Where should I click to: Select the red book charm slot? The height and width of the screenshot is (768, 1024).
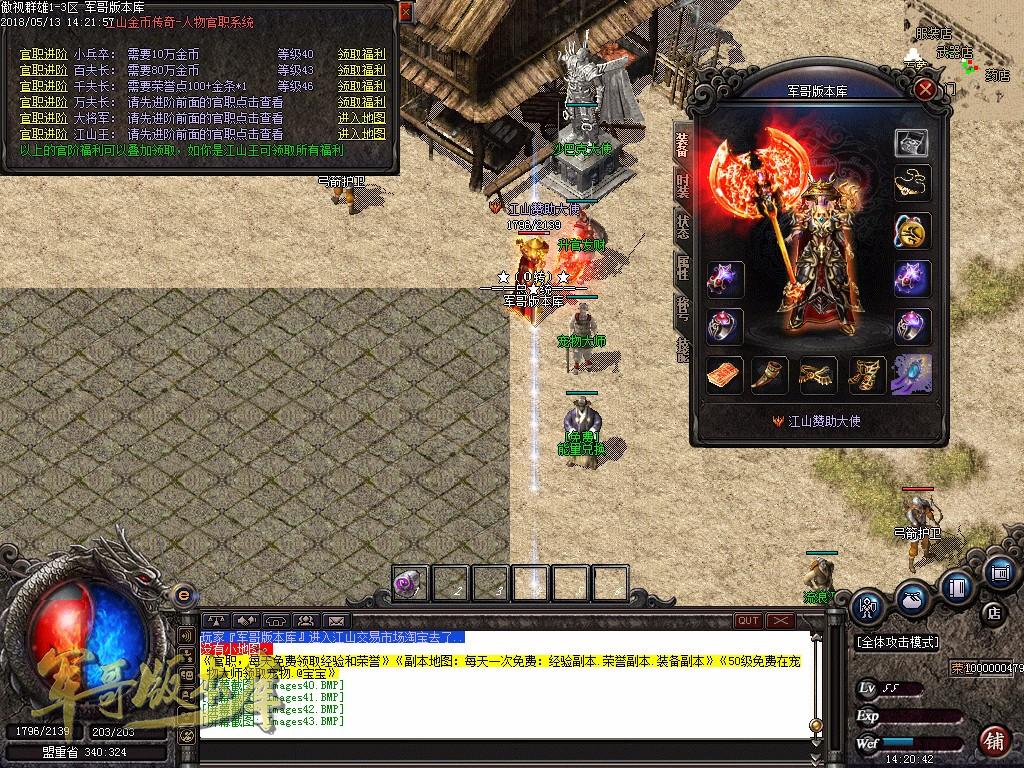[724, 375]
